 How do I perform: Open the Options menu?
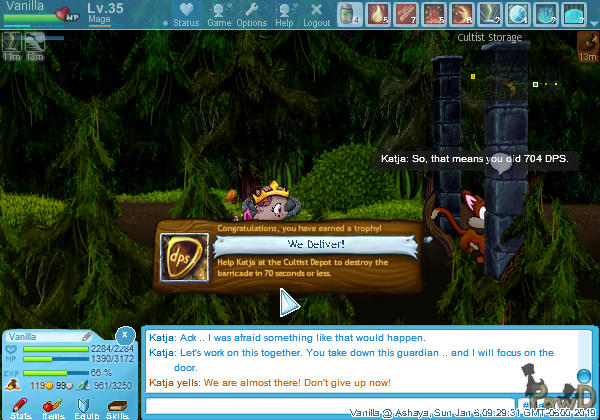click(252, 15)
